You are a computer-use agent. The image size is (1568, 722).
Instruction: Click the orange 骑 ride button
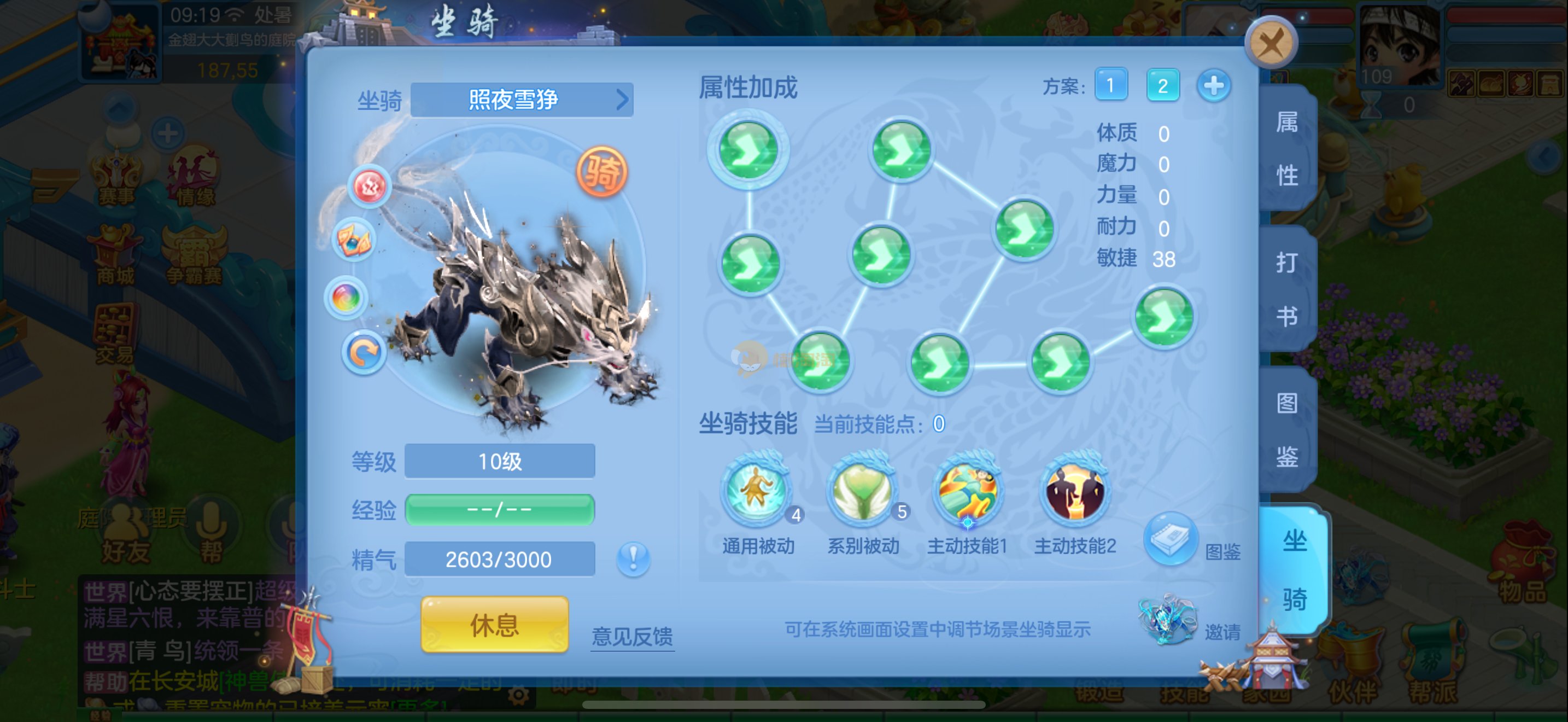pyautogui.click(x=601, y=172)
